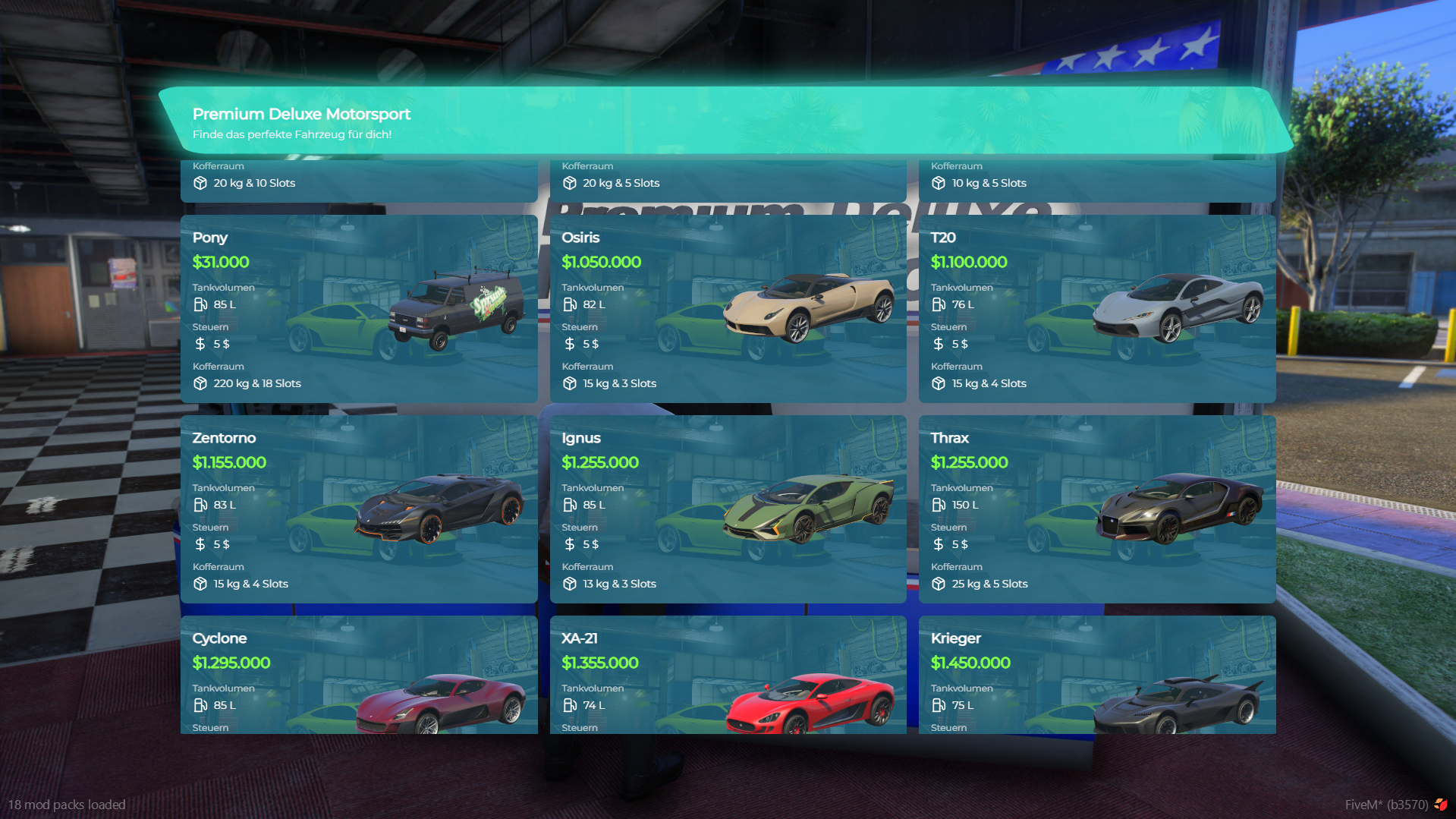The image size is (1456, 819).
Task: Click the fuel pump icon on the Pony card
Action: 201,304
